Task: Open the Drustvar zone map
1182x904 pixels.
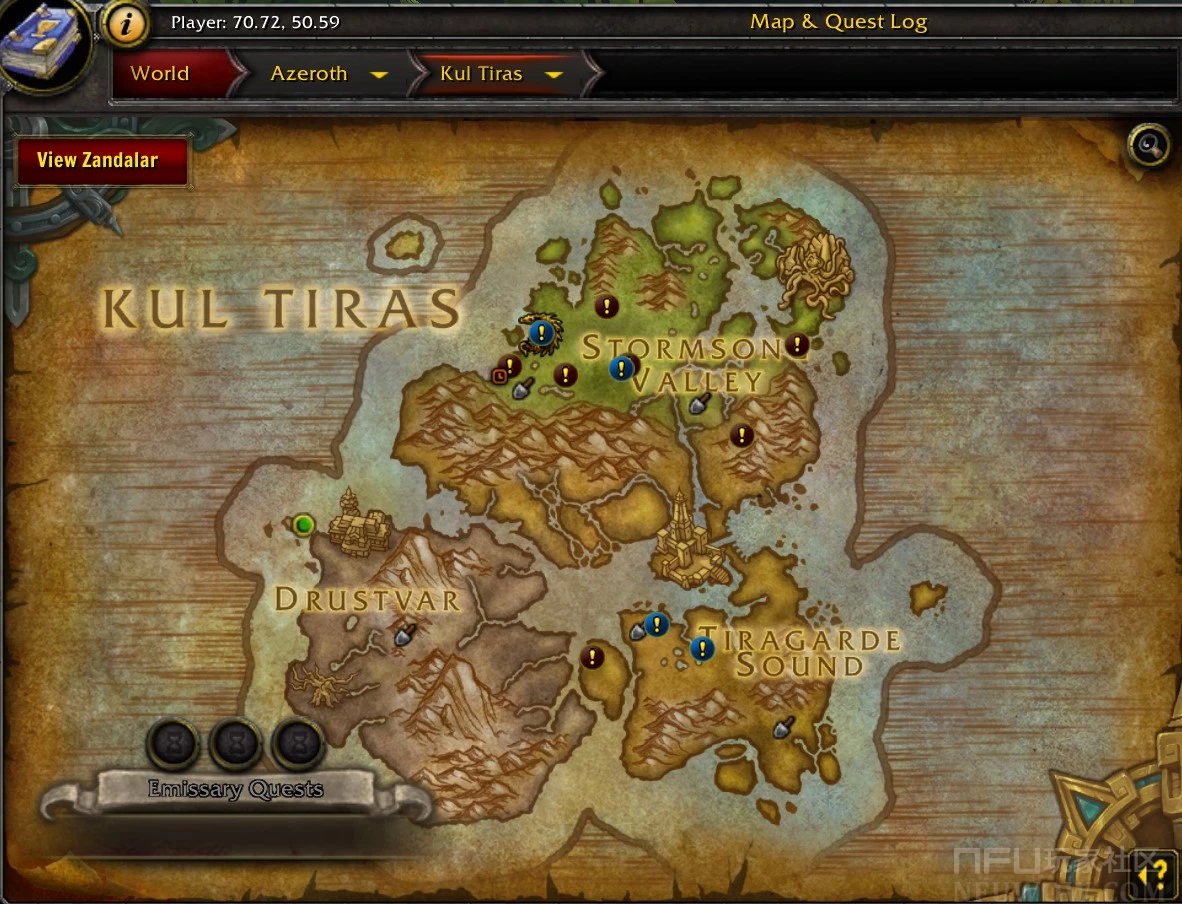Action: [367, 599]
